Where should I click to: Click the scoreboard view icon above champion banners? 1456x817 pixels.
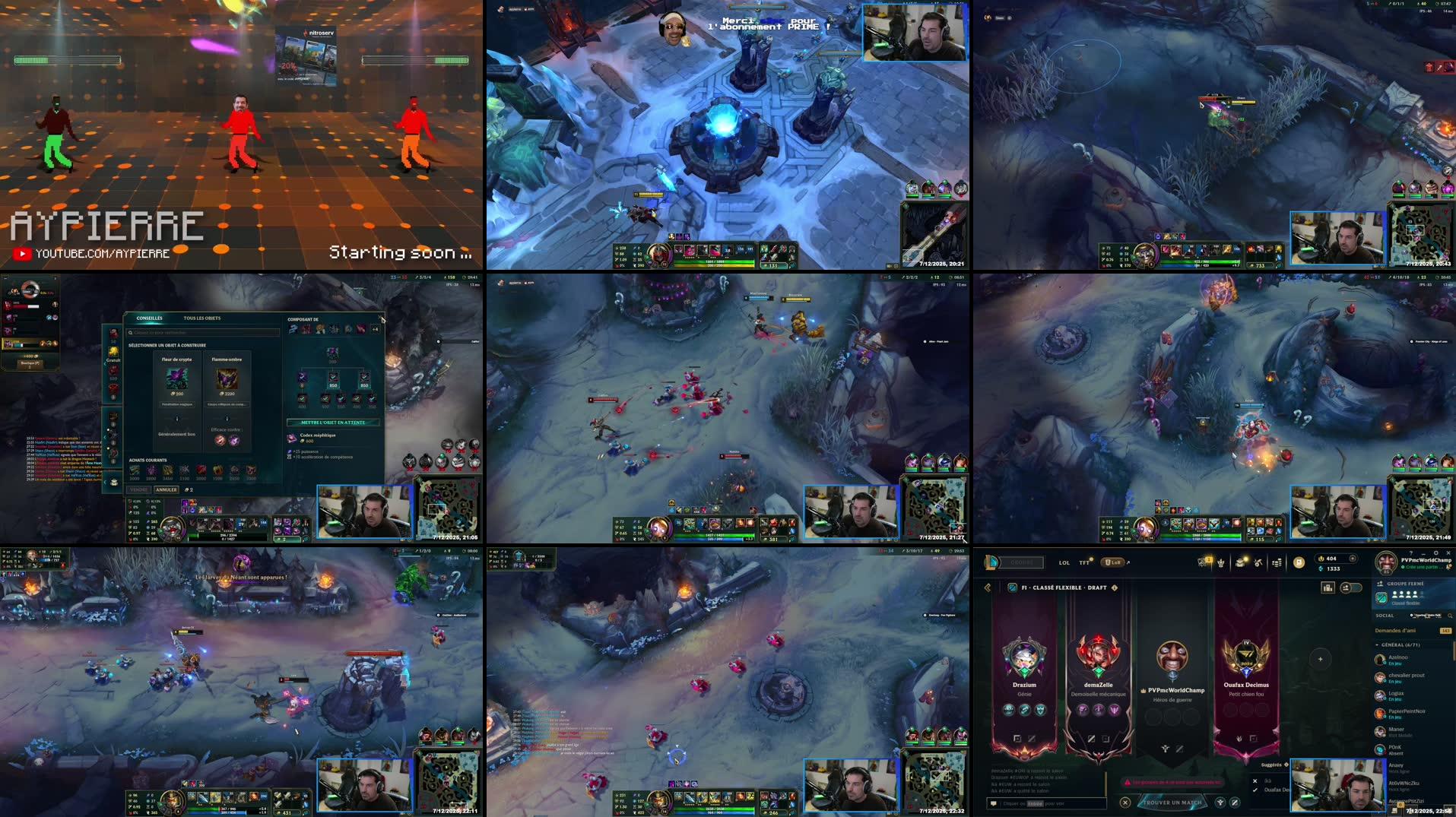coord(1328,587)
